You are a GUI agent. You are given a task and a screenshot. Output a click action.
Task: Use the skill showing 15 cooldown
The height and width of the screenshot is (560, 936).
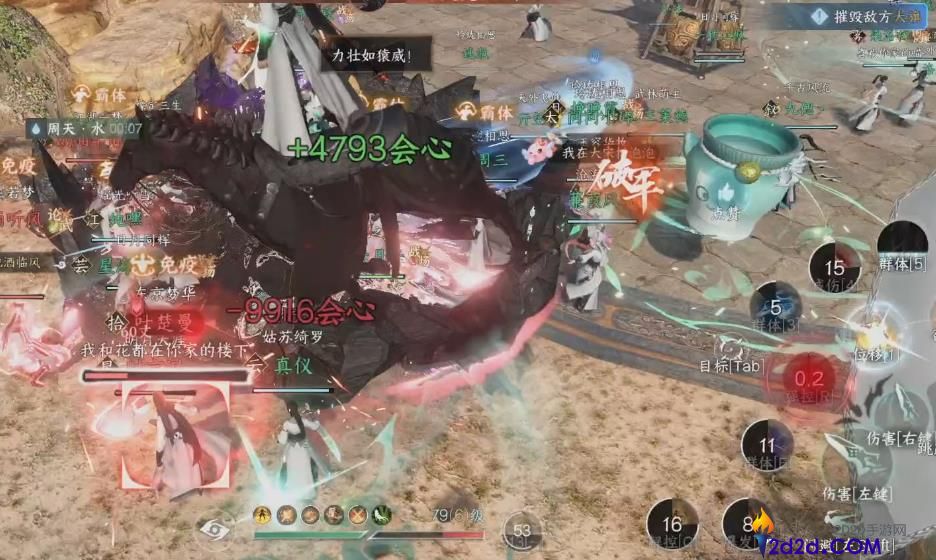tap(834, 267)
